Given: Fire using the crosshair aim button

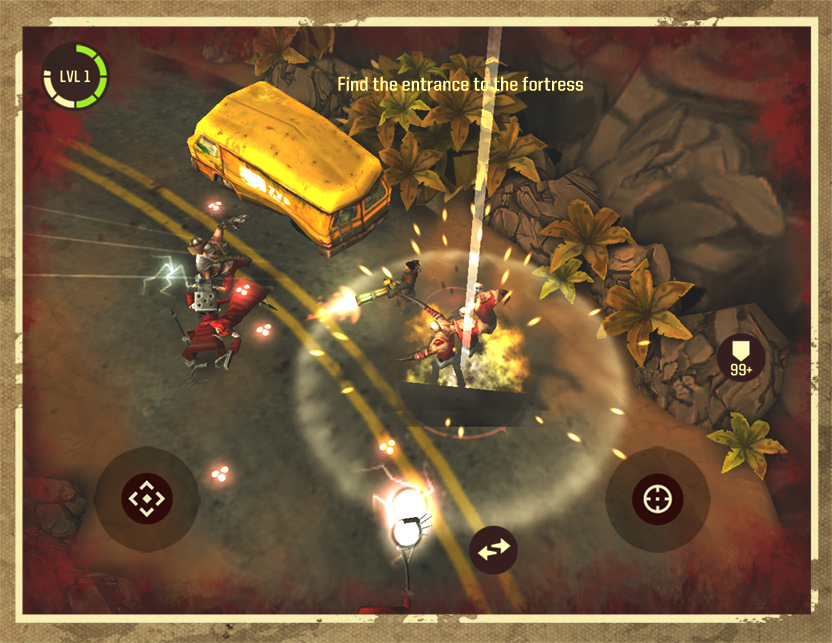Looking at the screenshot, I should point(657,497).
